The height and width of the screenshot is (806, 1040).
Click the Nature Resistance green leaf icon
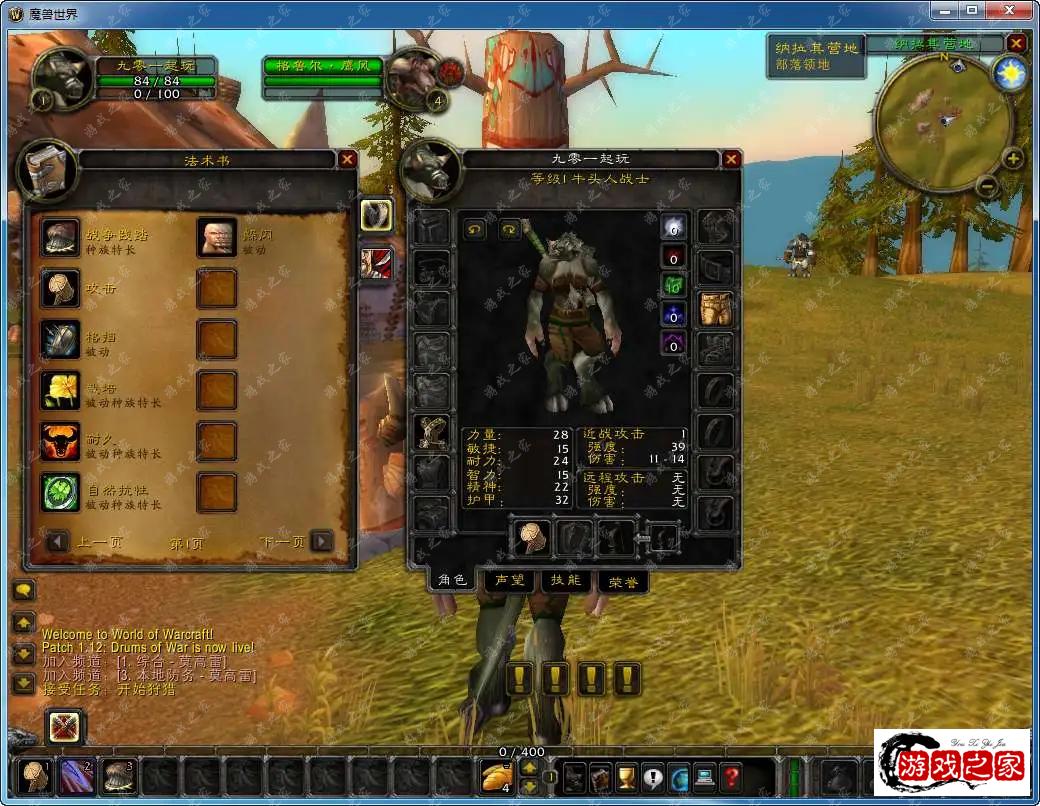coord(60,492)
